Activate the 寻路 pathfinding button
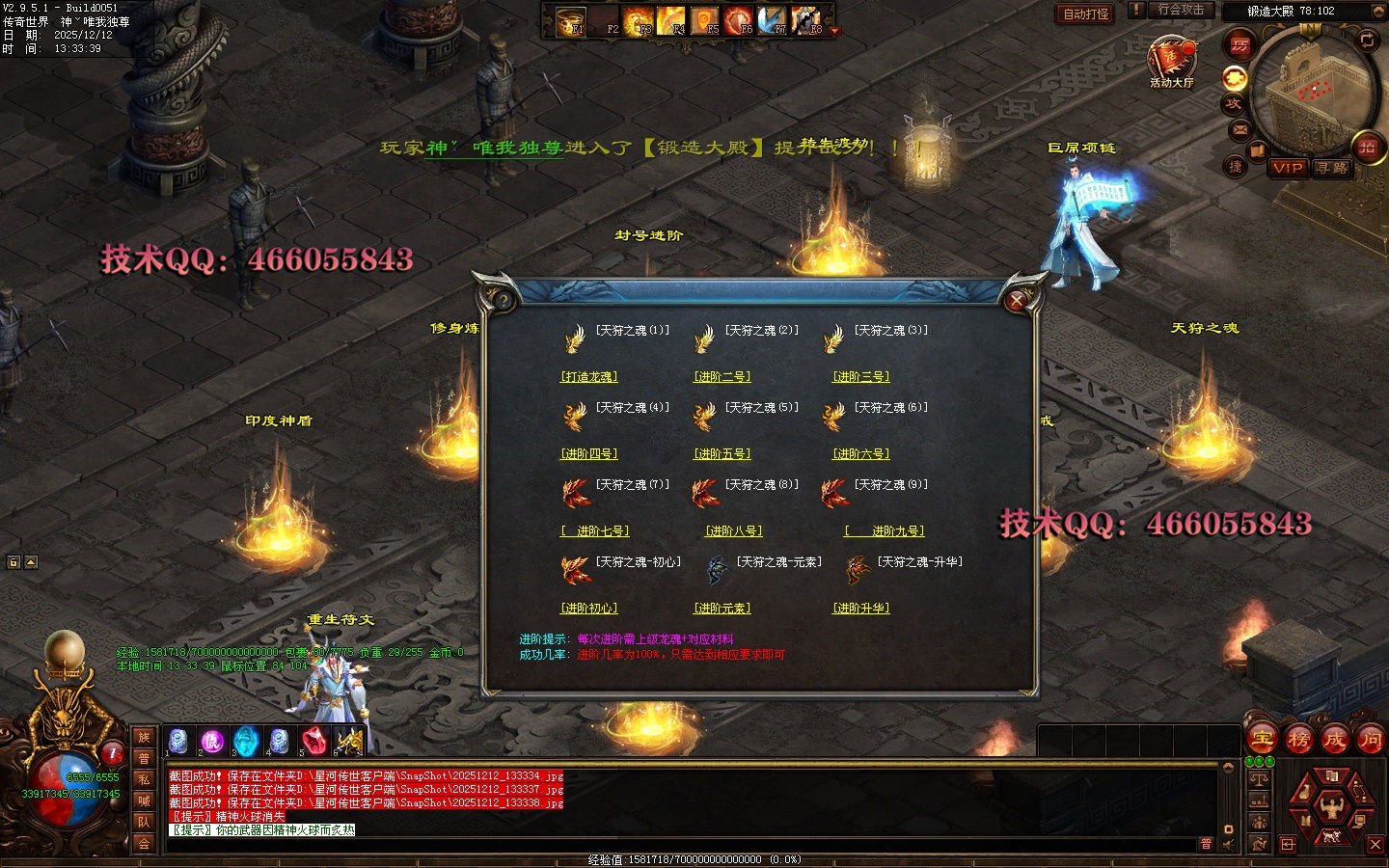The image size is (1389, 868). [1332, 168]
